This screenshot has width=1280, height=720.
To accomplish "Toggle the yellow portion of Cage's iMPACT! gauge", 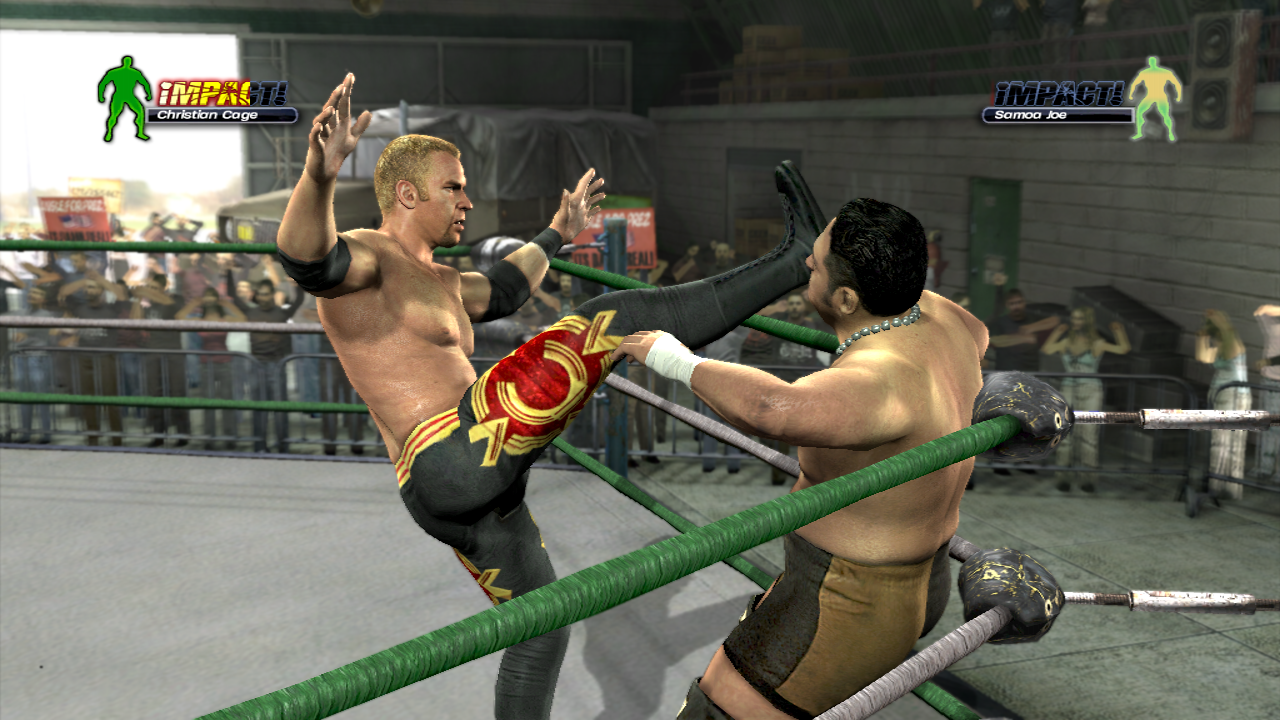I will click(200, 92).
